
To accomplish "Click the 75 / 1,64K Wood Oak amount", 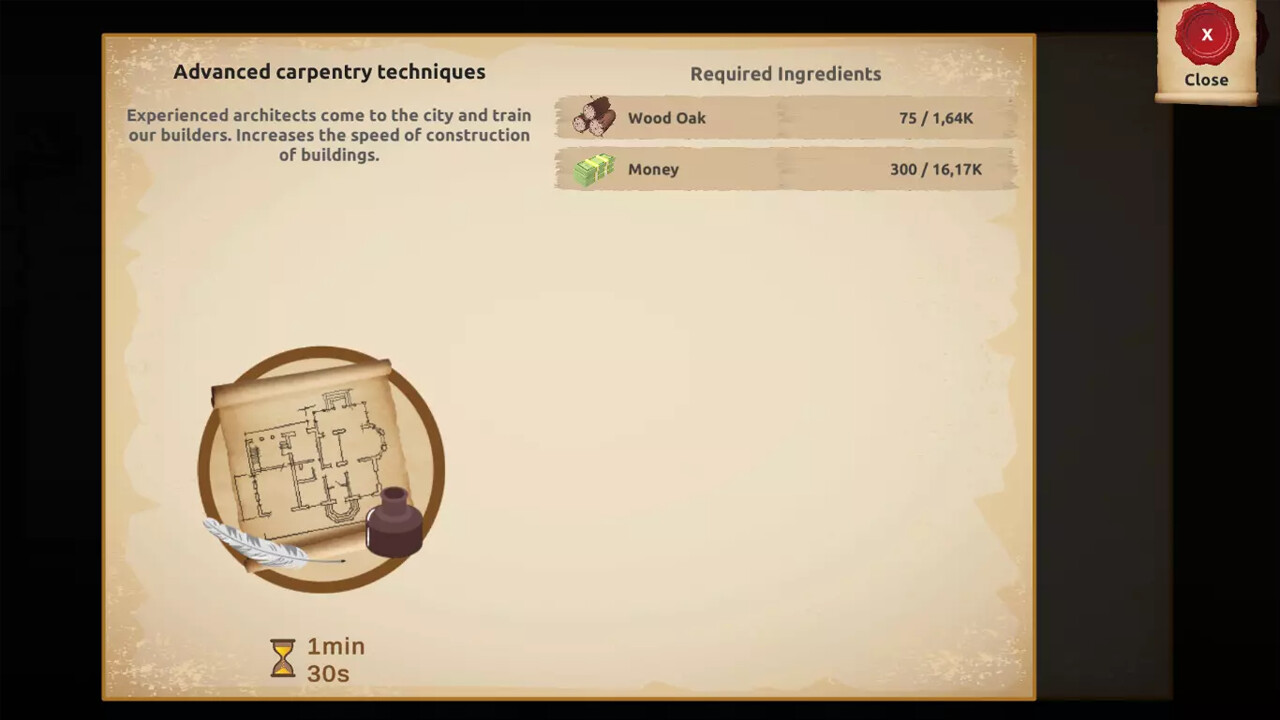I will pos(936,117).
